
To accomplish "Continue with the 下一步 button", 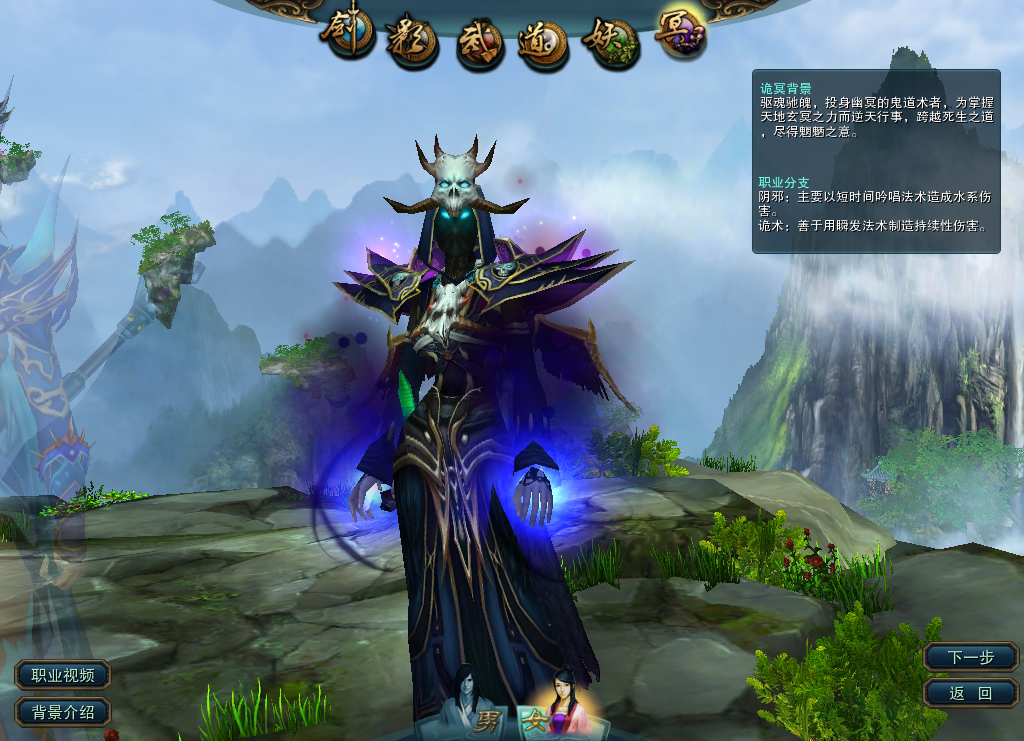I will (970, 657).
